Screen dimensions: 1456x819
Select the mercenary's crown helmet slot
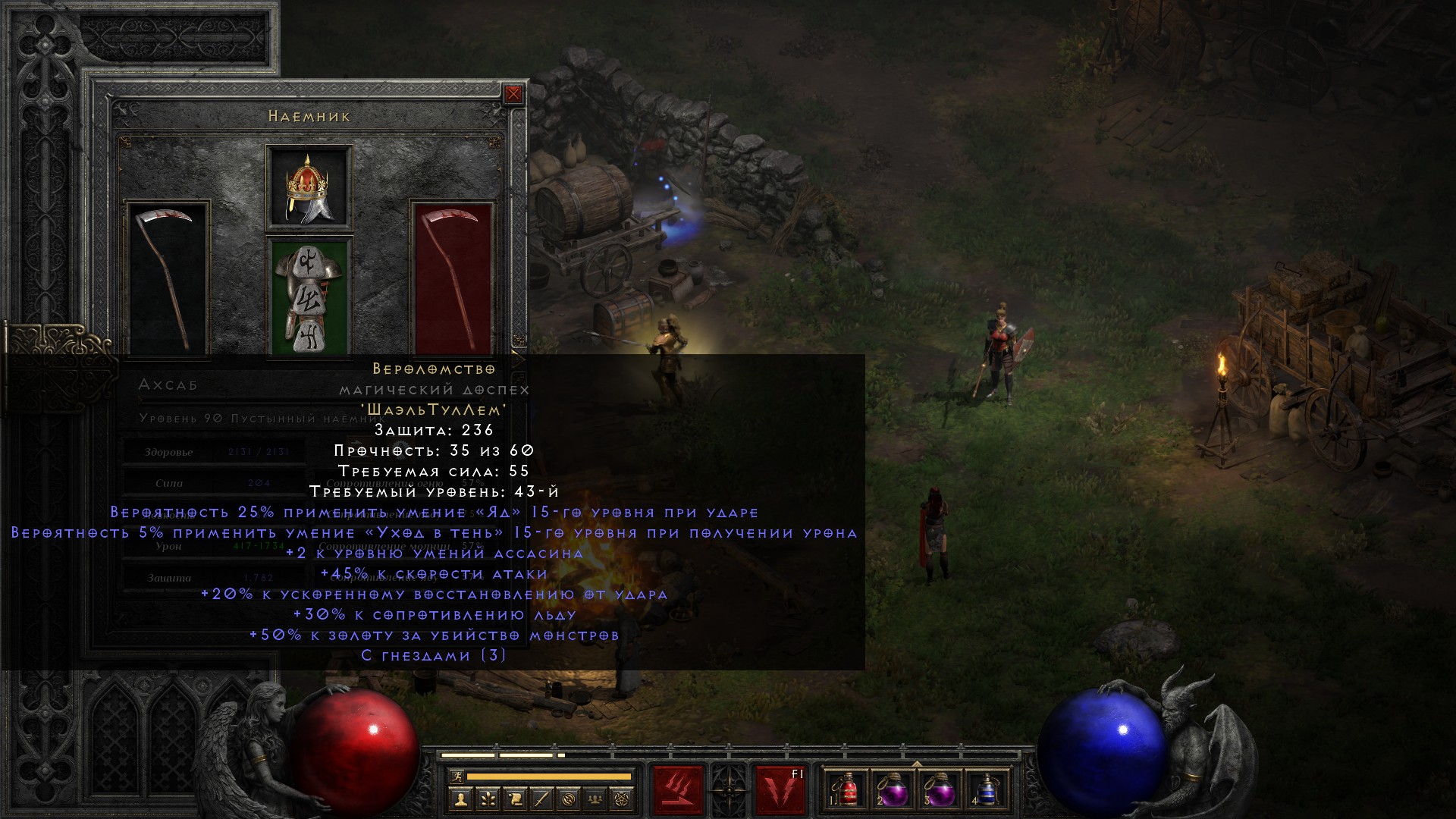click(309, 188)
